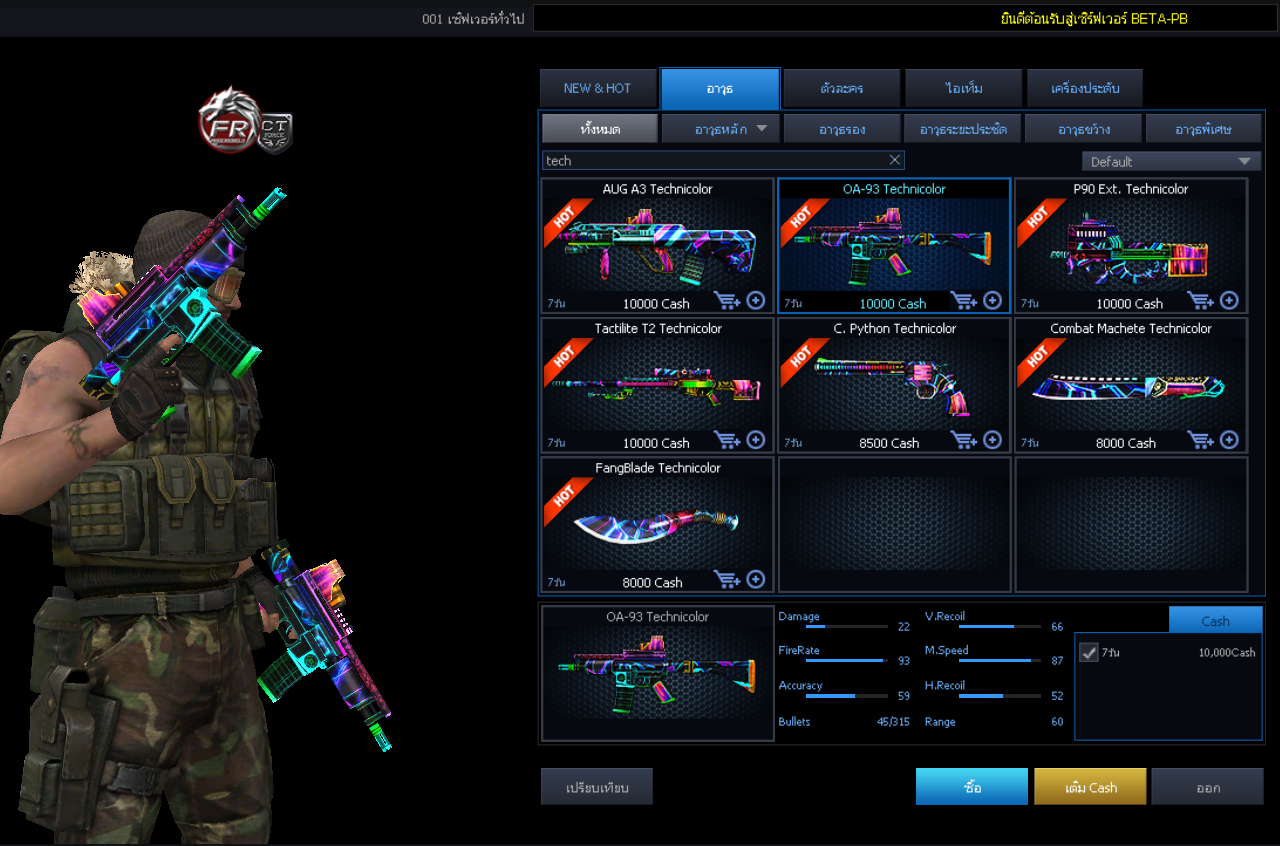Click the shopping cart icon on AUG A3 Technicolor
Screen dimensions: 1280x846
(727, 300)
